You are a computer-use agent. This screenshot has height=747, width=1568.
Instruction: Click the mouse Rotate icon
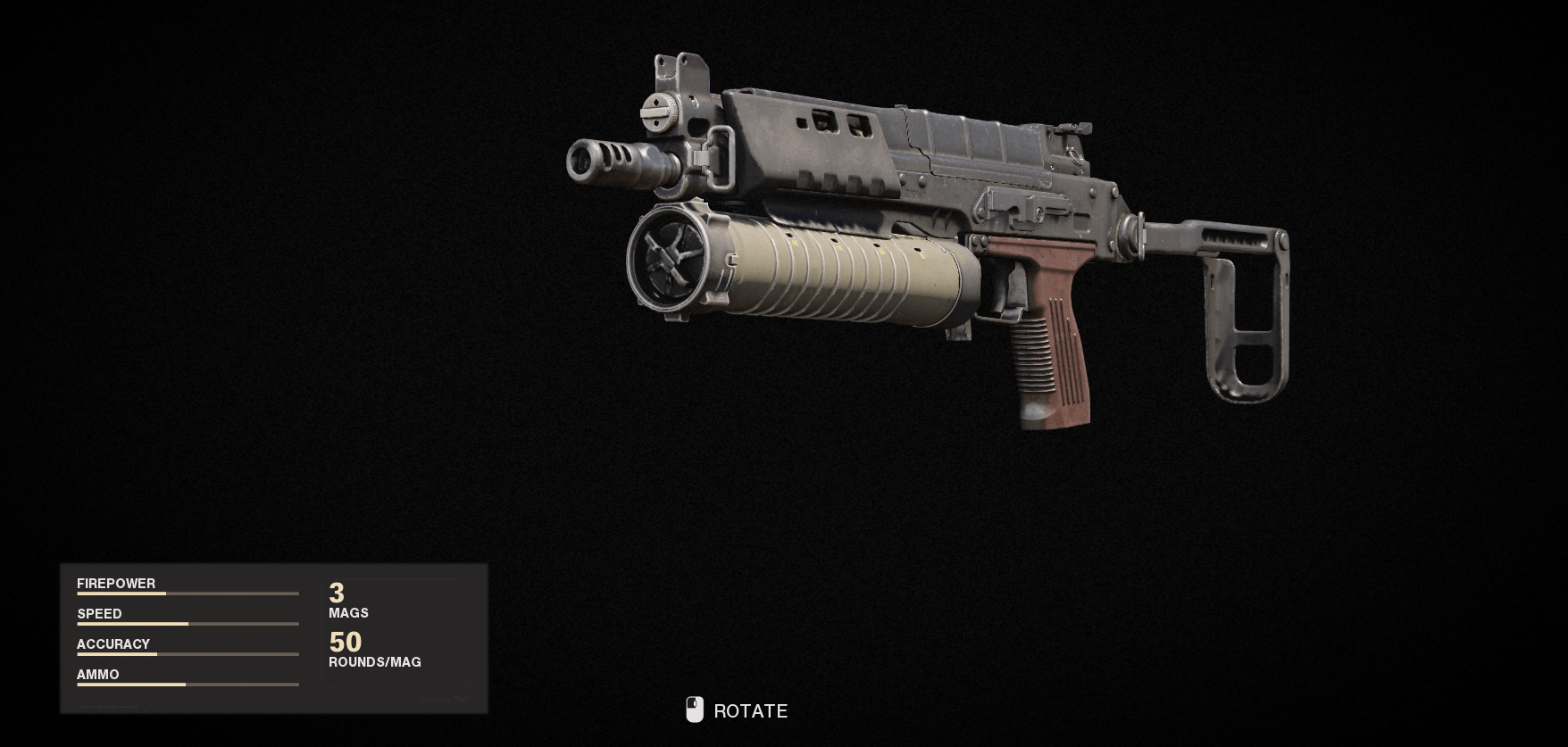tap(694, 711)
